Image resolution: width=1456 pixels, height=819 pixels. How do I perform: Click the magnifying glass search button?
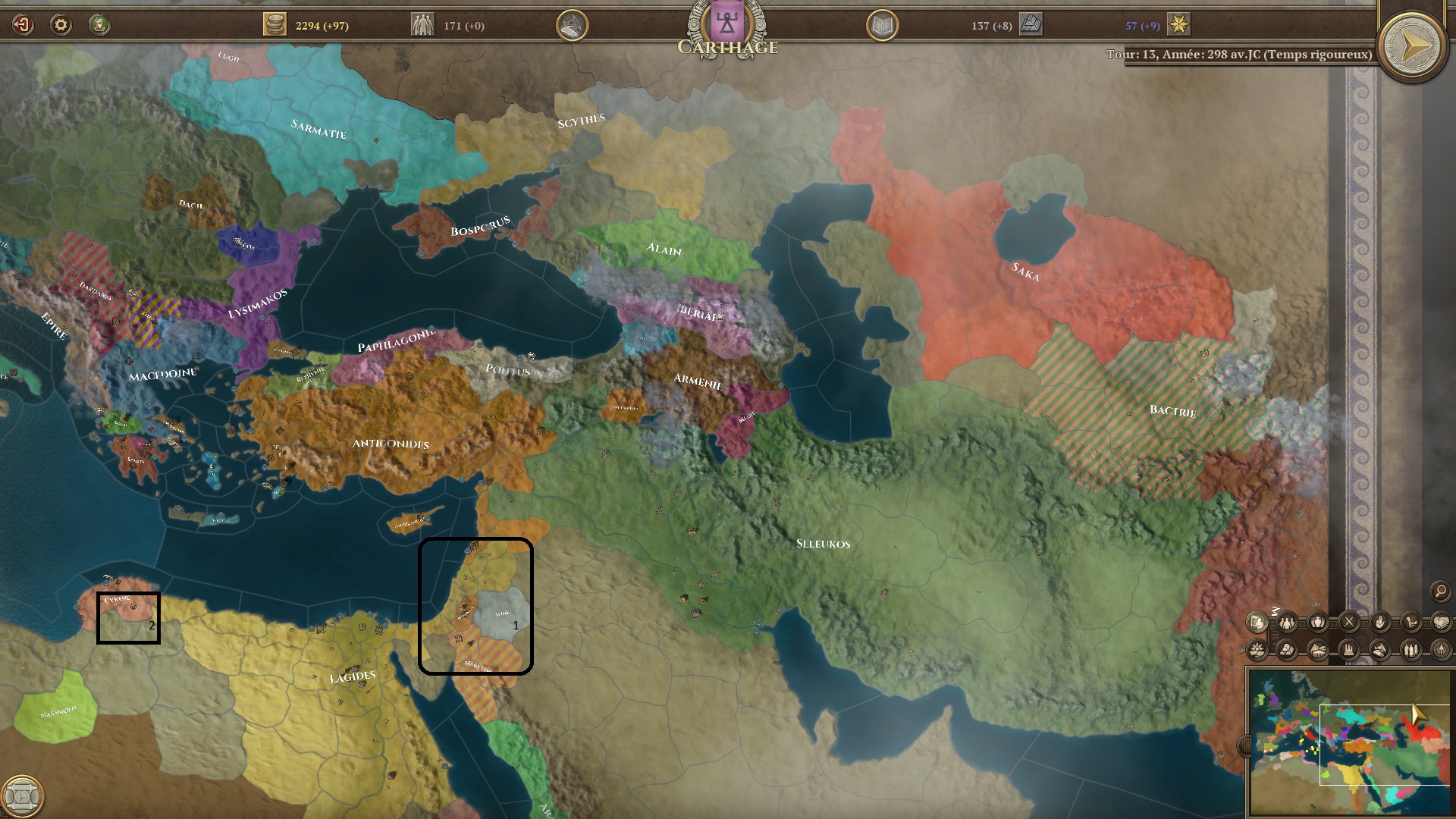tap(1440, 591)
